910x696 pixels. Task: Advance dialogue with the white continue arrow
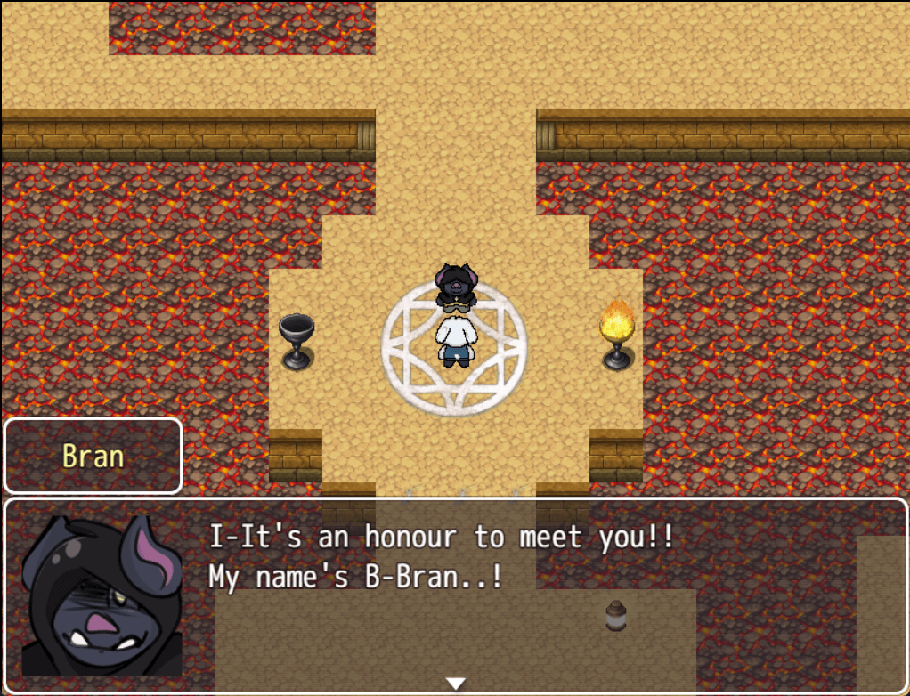pos(456,683)
